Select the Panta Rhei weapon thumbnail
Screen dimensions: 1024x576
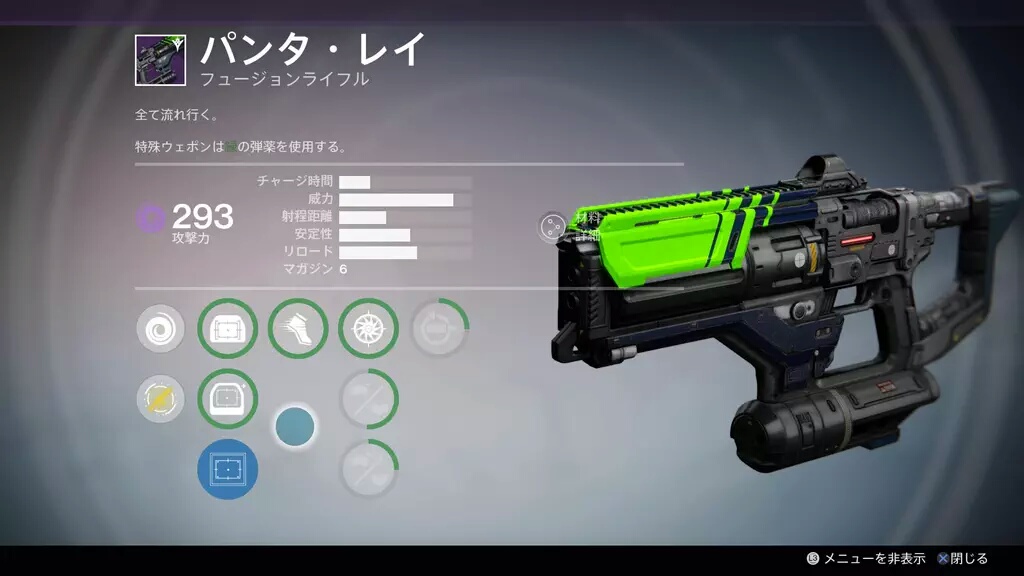pos(161,60)
